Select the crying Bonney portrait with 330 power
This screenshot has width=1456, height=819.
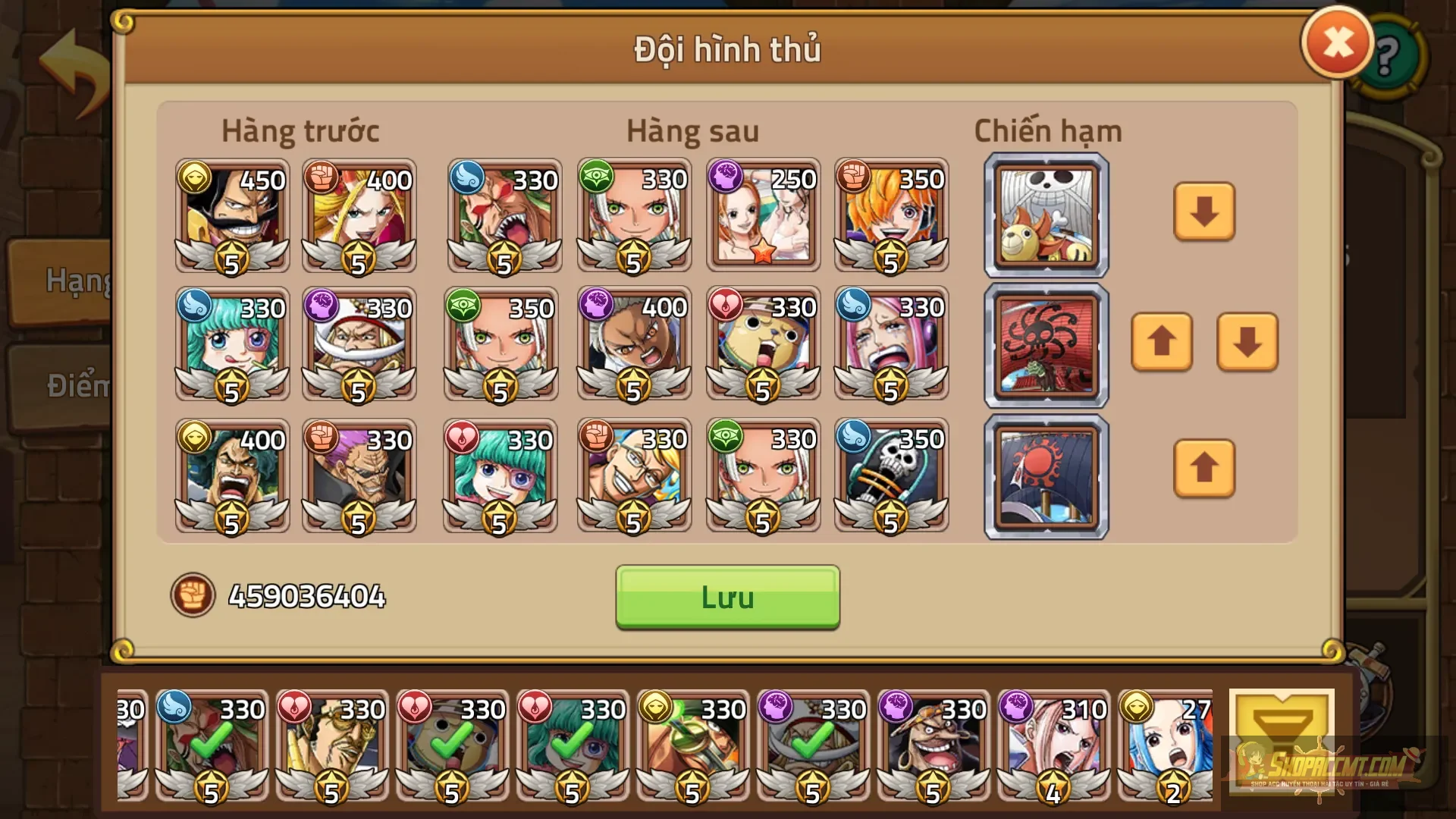pos(891,346)
